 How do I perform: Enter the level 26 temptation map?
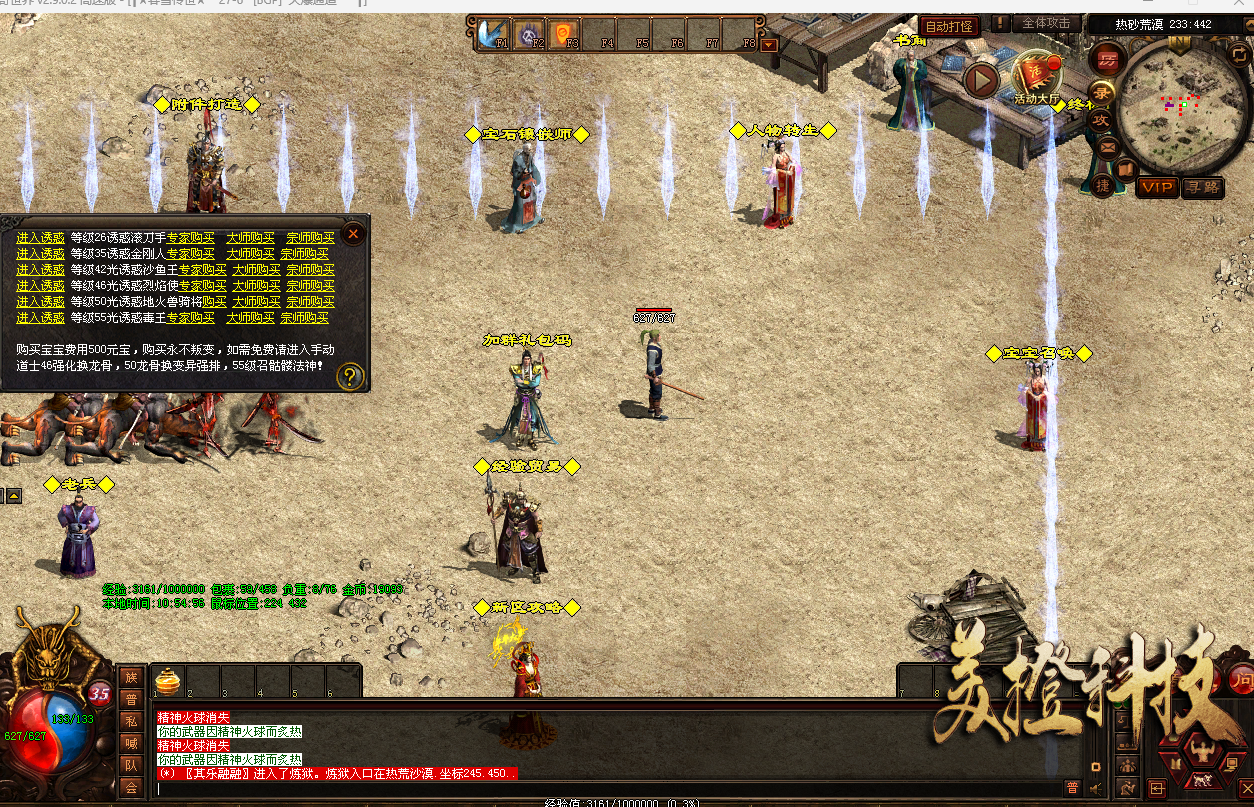(40, 238)
